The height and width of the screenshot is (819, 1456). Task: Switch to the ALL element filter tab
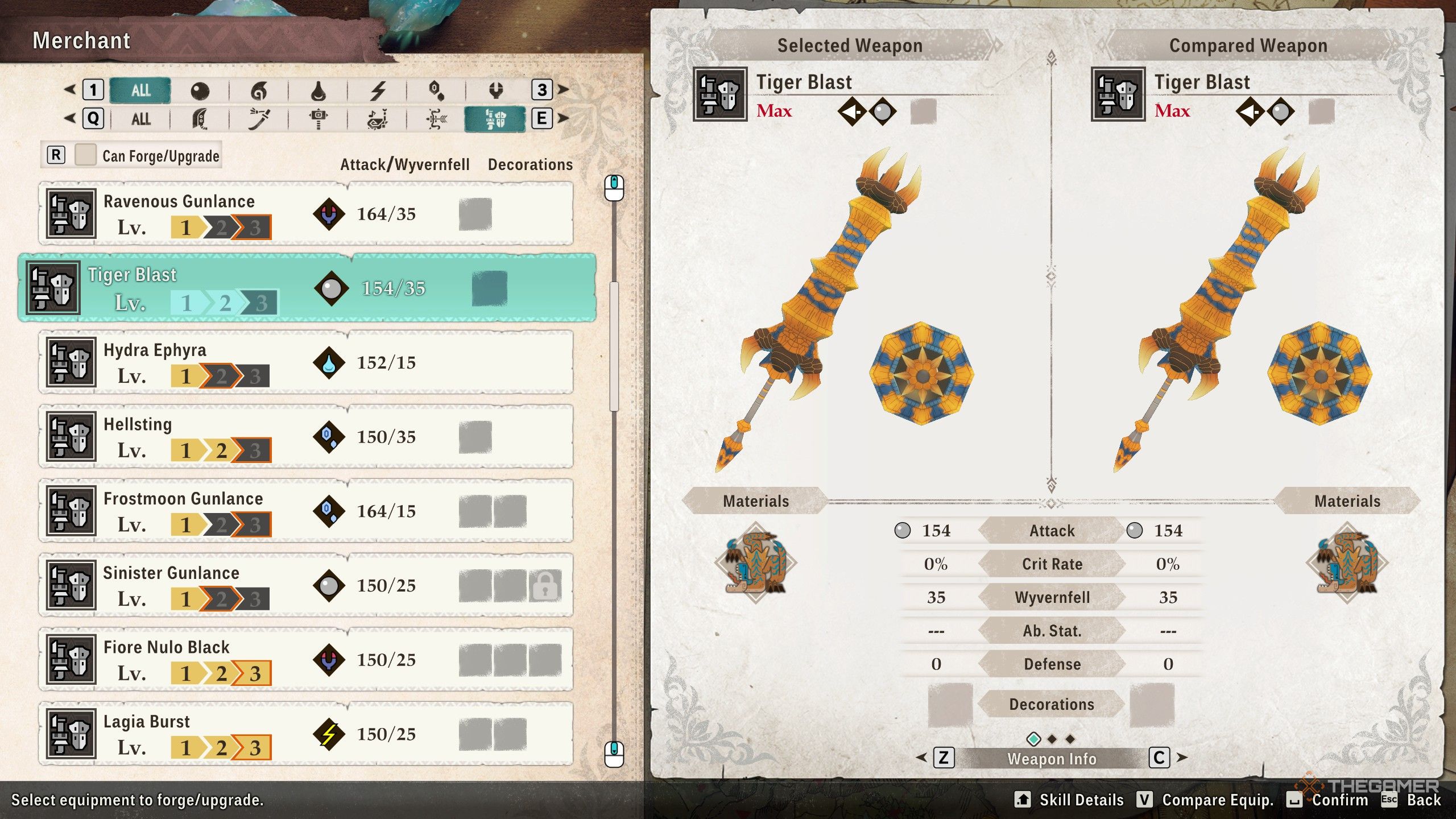tap(140, 90)
